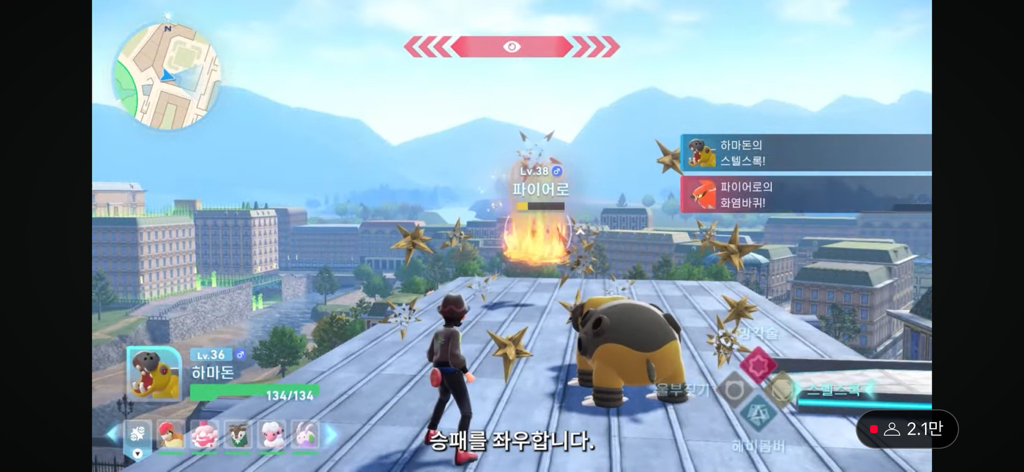Select the 스텔스록 move diamond

(782, 389)
